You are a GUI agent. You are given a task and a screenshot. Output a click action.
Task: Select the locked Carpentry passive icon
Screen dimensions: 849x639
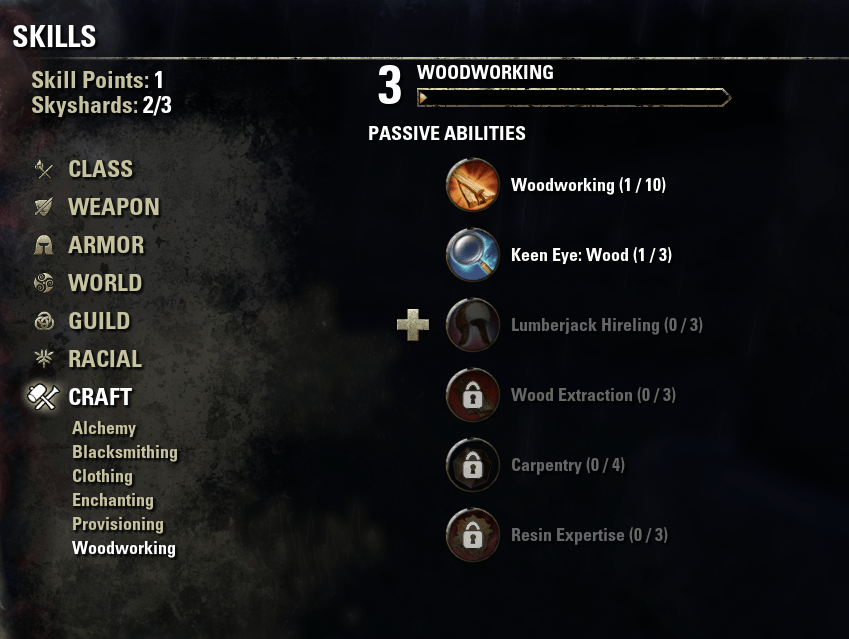pos(472,465)
